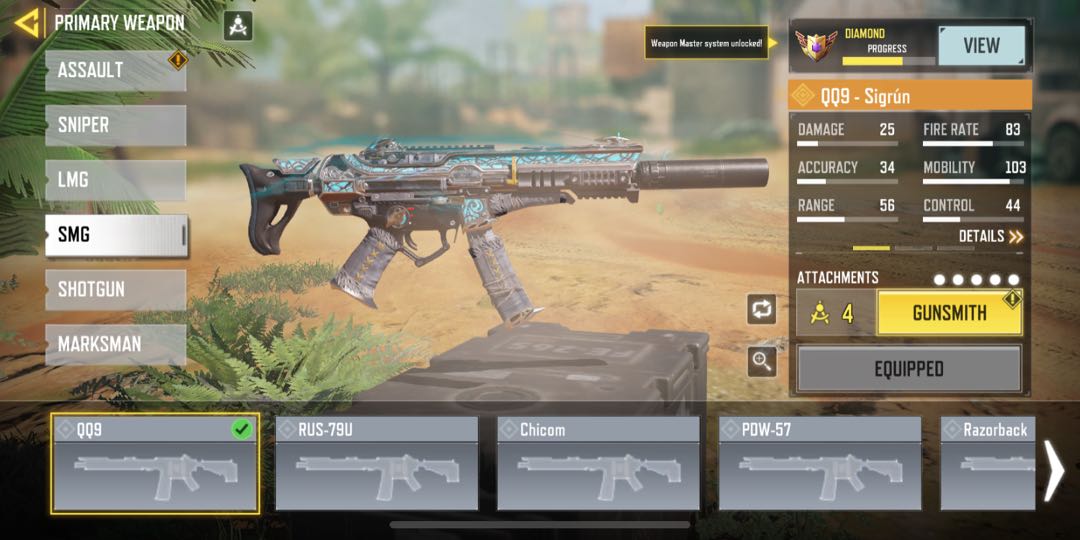The width and height of the screenshot is (1080, 540).
Task: Switch to the Sniper category
Action: [115, 126]
